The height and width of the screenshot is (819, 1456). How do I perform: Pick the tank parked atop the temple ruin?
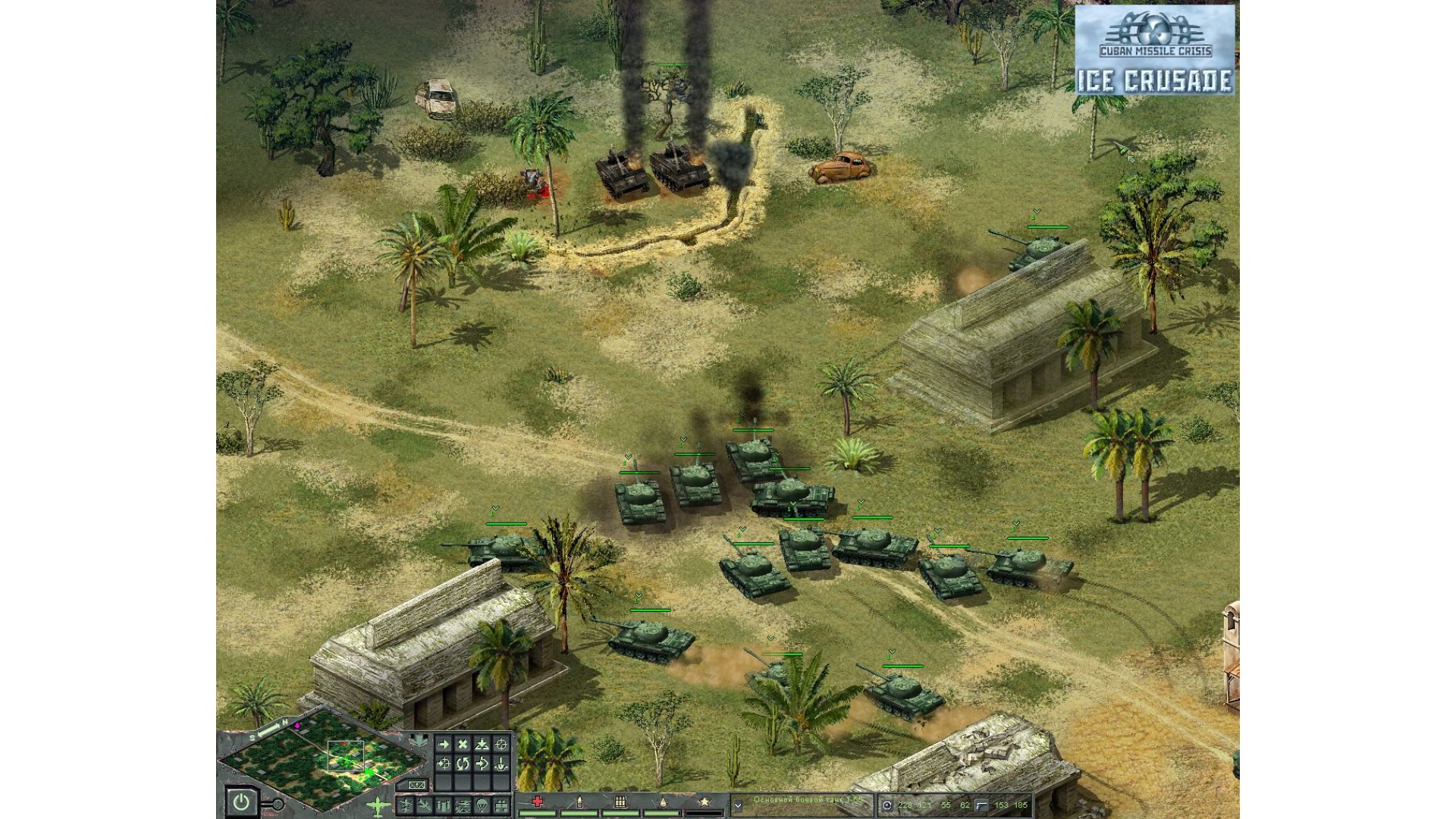coord(1035,249)
